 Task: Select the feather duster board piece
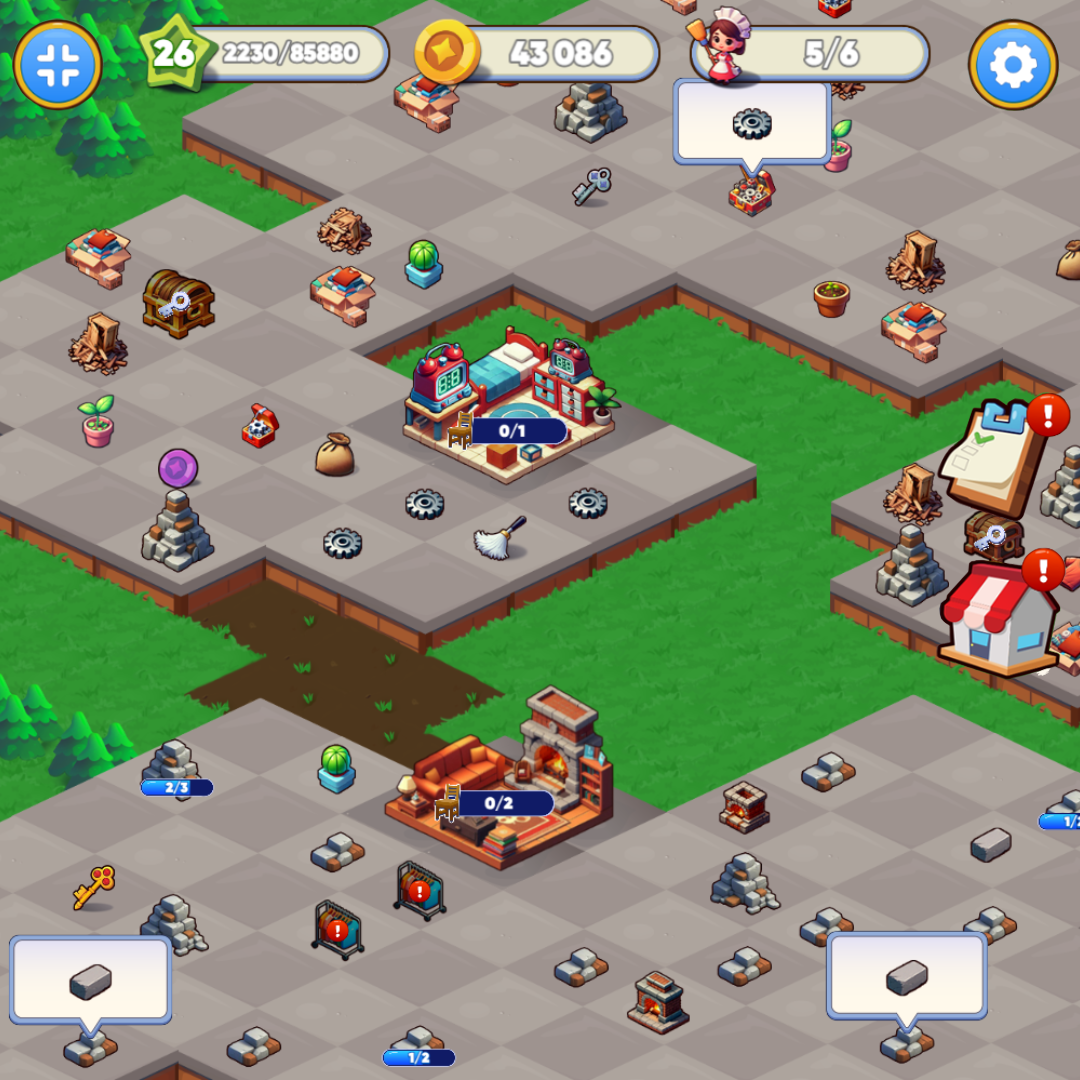pyautogui.click(x=500, y=538)
